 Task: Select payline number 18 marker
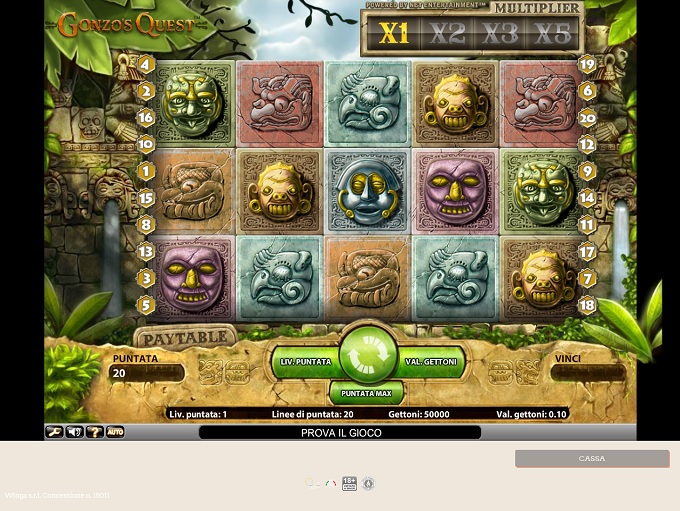coord(587,305)
